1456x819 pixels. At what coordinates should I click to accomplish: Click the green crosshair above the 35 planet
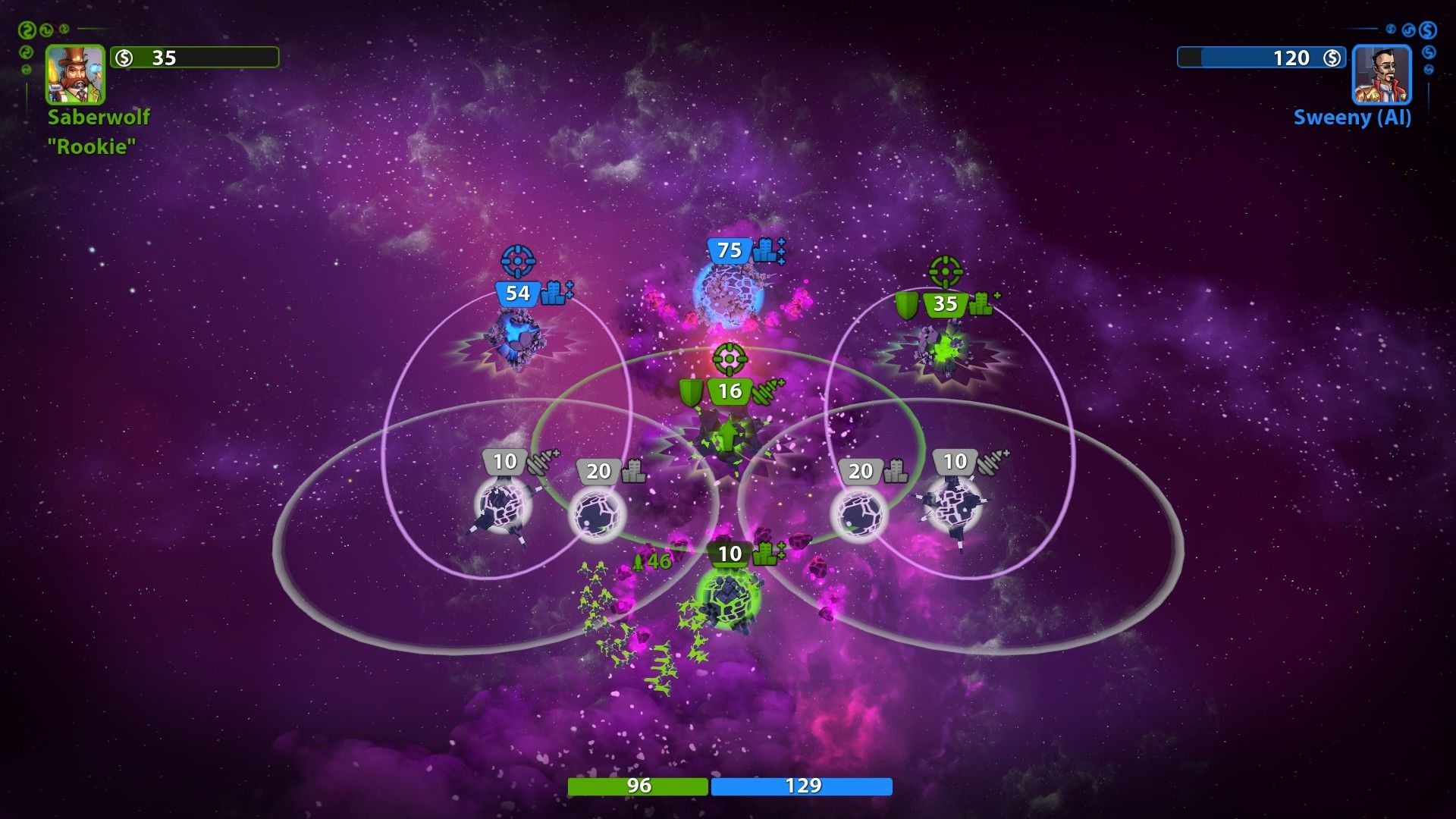click(x=945, y=271)
